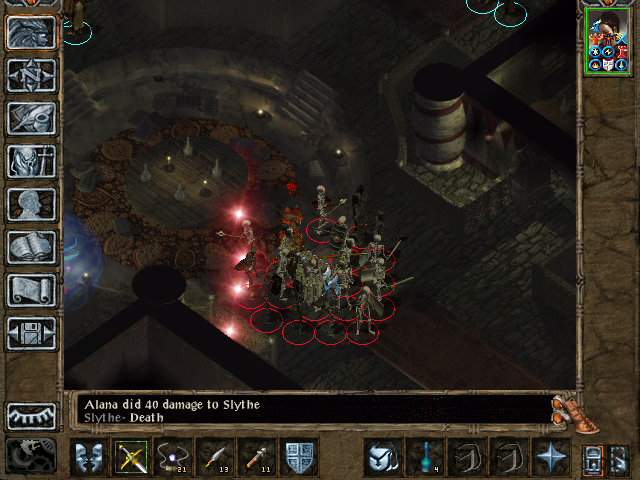Select the highlighted bow weapon slot

coord(130,456)
